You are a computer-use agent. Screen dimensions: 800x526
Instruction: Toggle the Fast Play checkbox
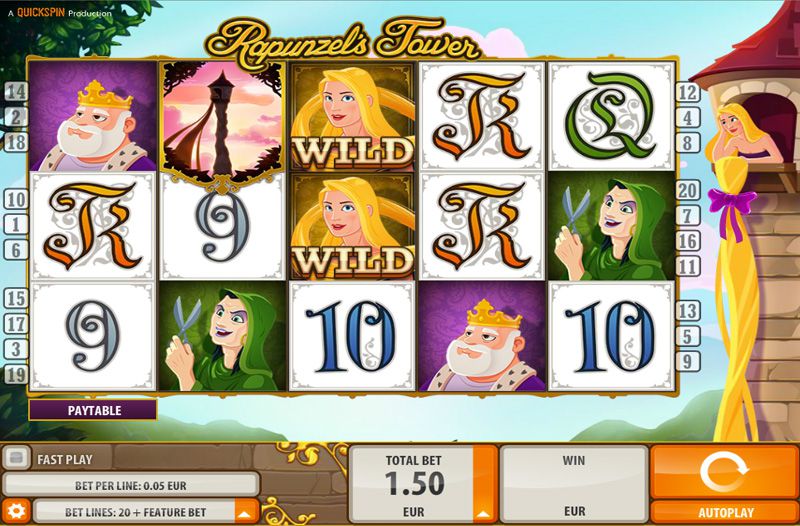[16, 459]
